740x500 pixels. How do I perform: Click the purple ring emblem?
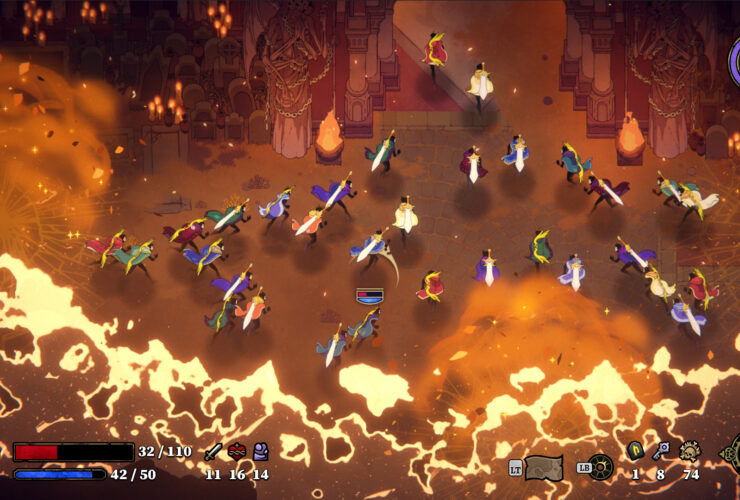pos(735,62)
